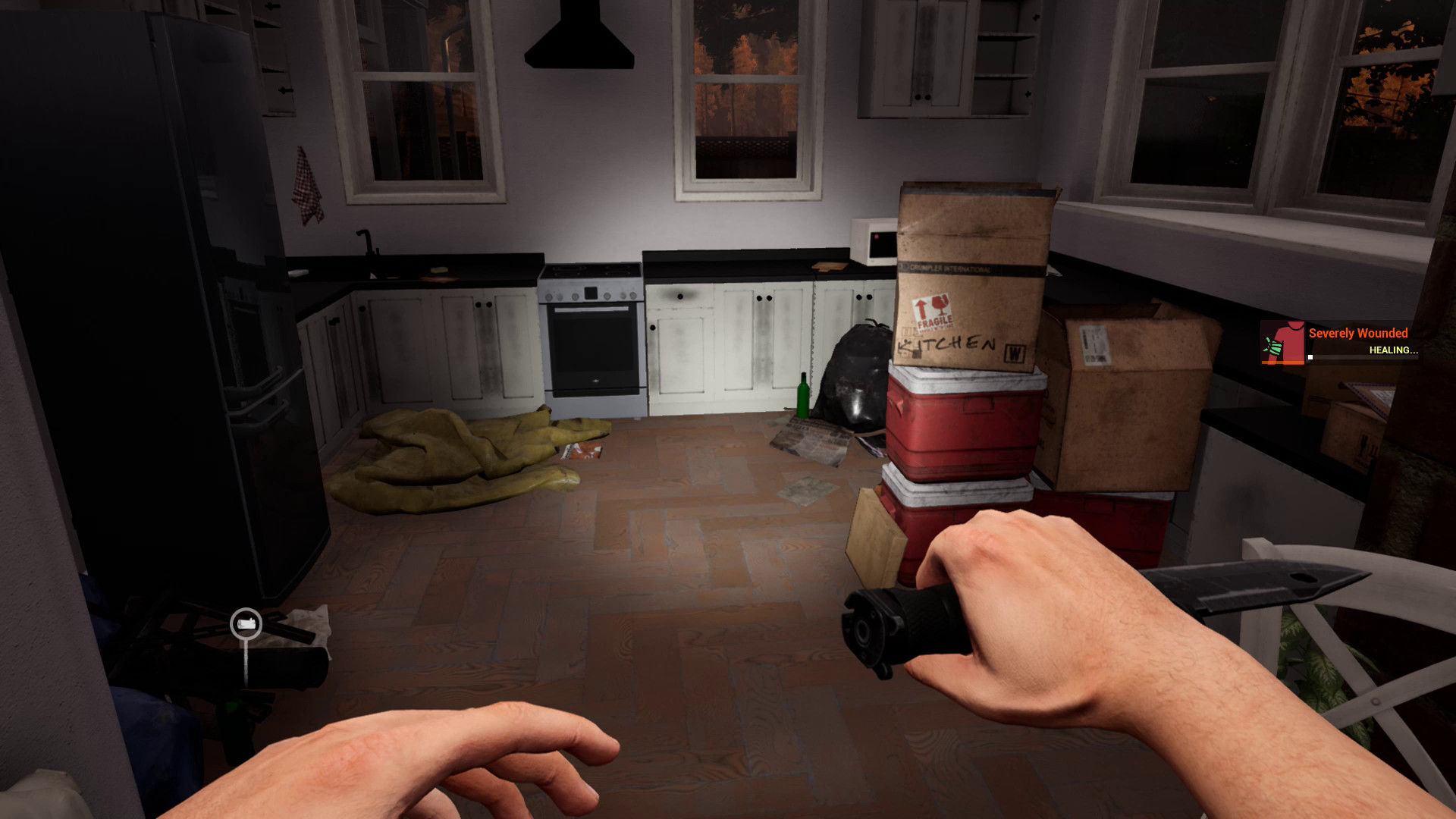Click the item marker circle on the floor
1456x819 pixels.
244,623
